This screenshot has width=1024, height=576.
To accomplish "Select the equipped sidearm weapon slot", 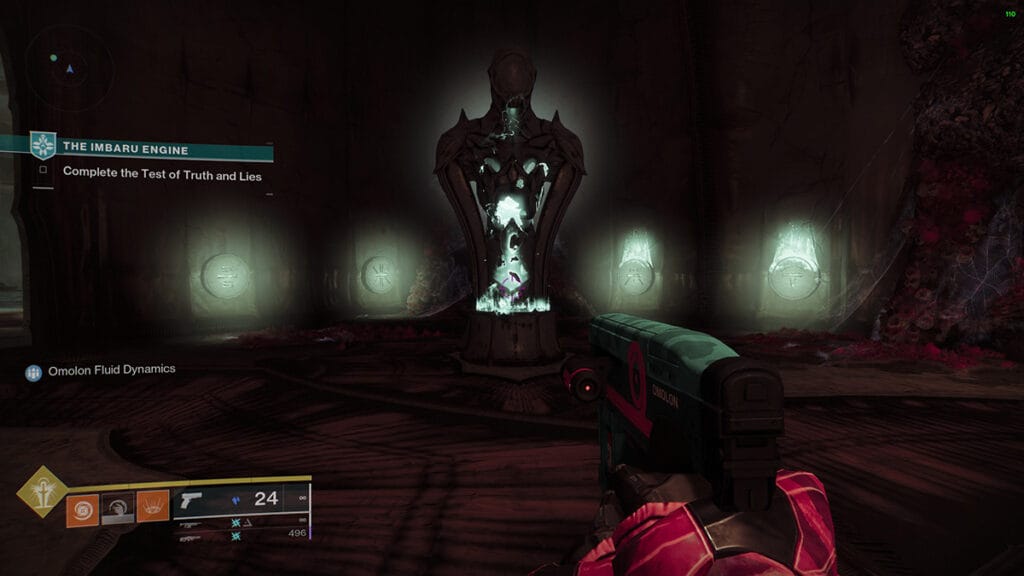I will [x=240, y=500].
